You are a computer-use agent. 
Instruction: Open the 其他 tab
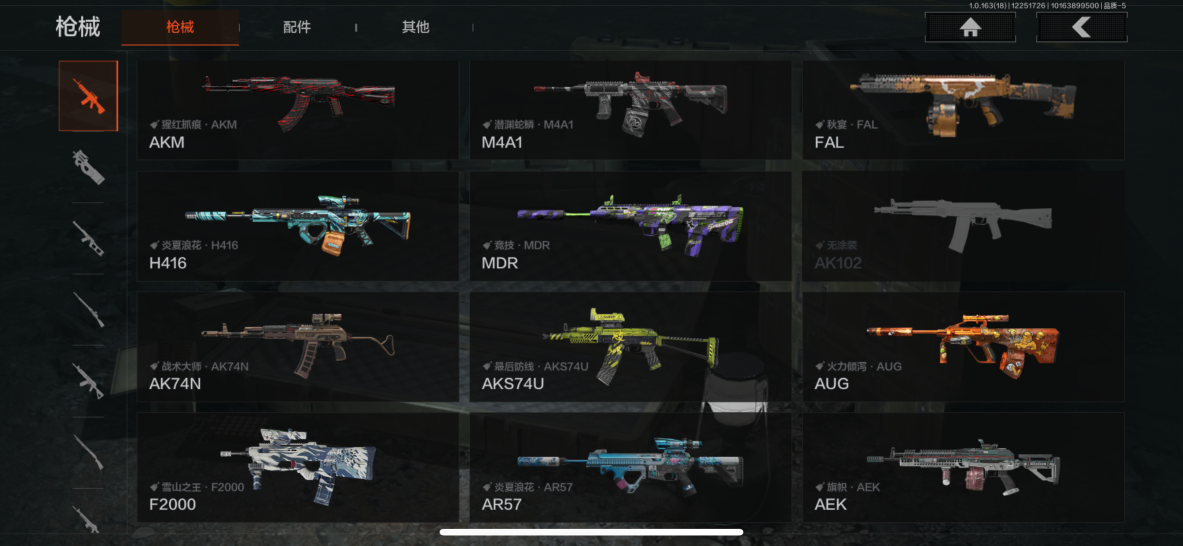[x=415, y=27]
